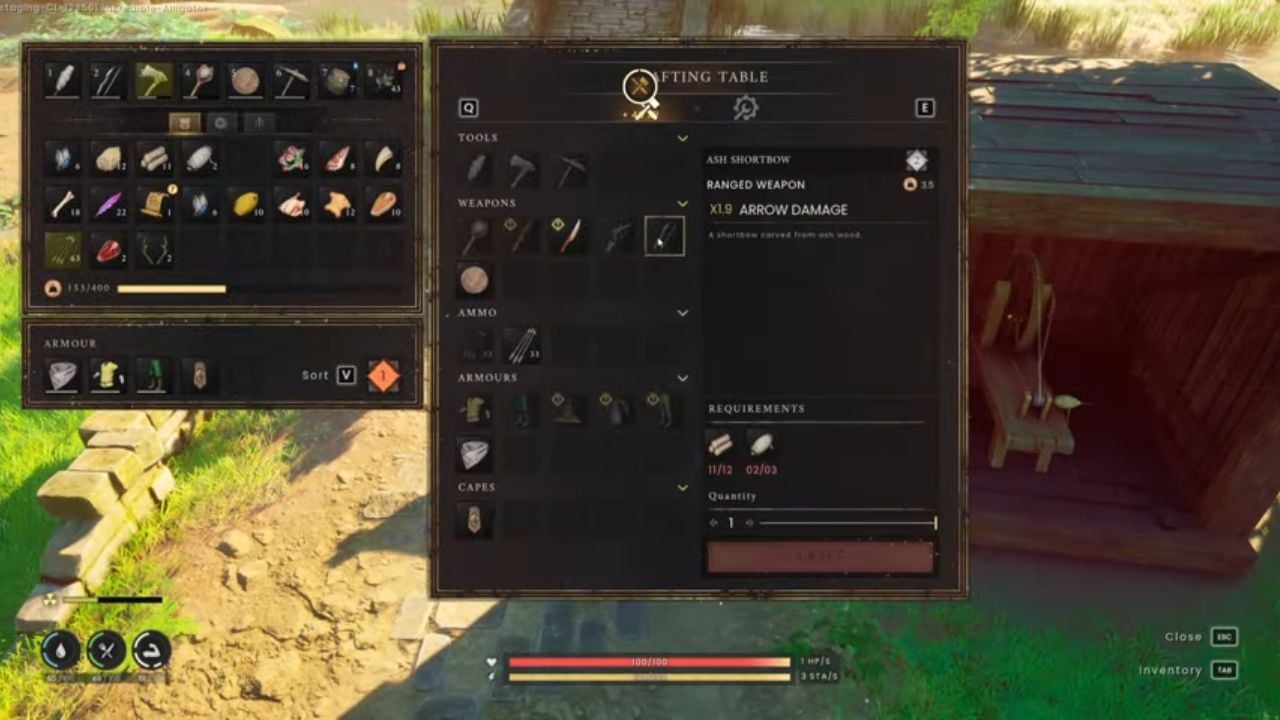Viewport: 1280px width, 720px height.
Task: Collapse the Weapons section
Action: point(683,202)
